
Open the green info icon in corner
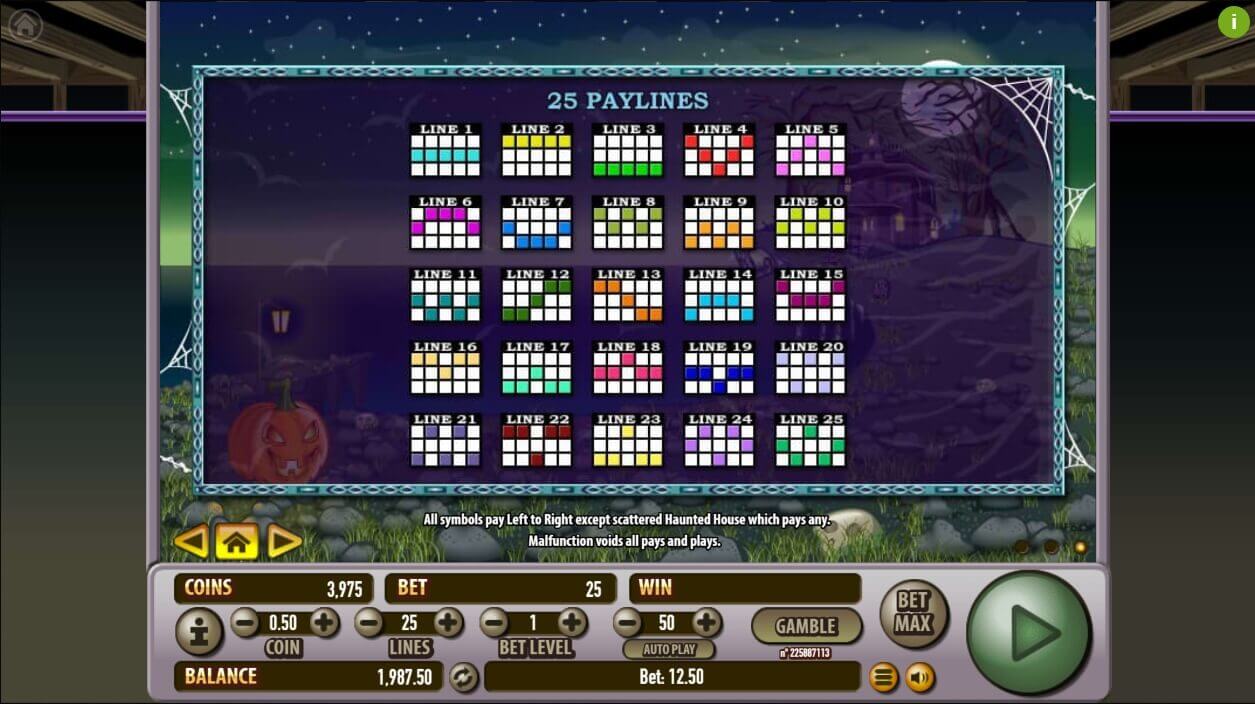pos(1233,22)
